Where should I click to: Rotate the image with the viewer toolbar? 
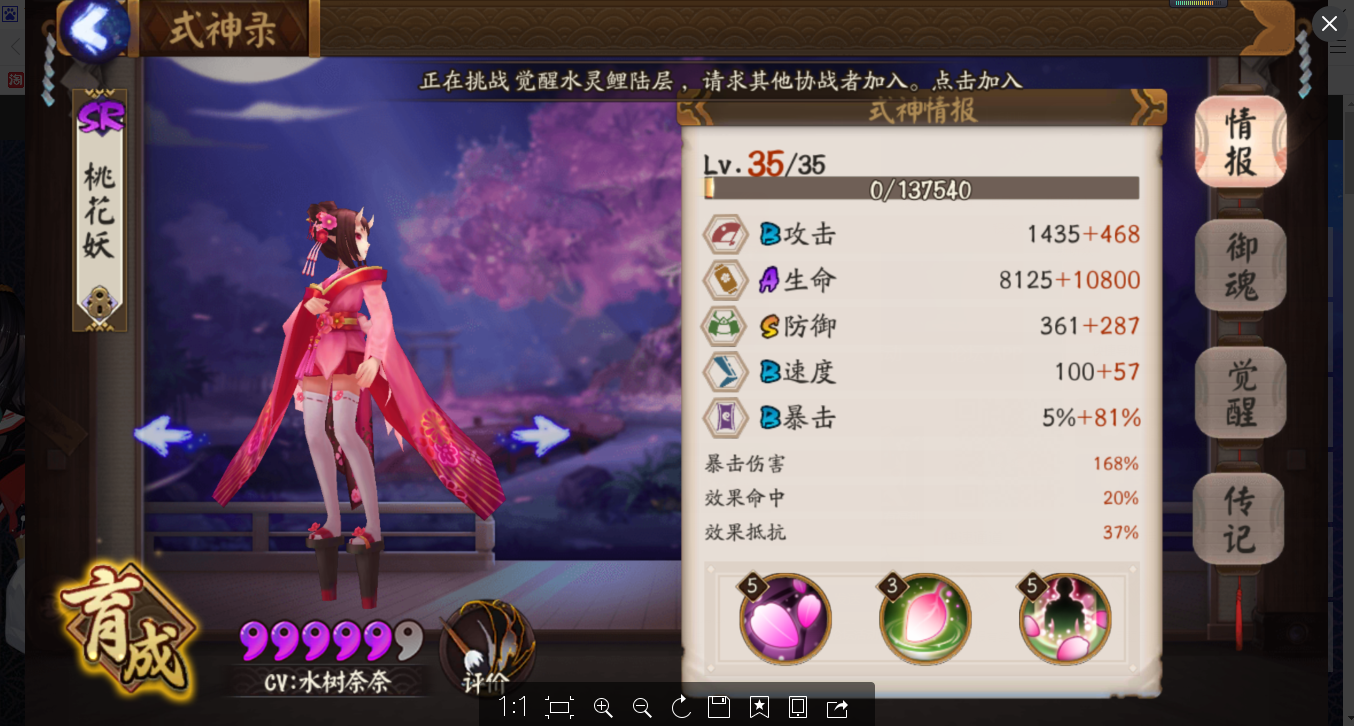click(681, 707)
